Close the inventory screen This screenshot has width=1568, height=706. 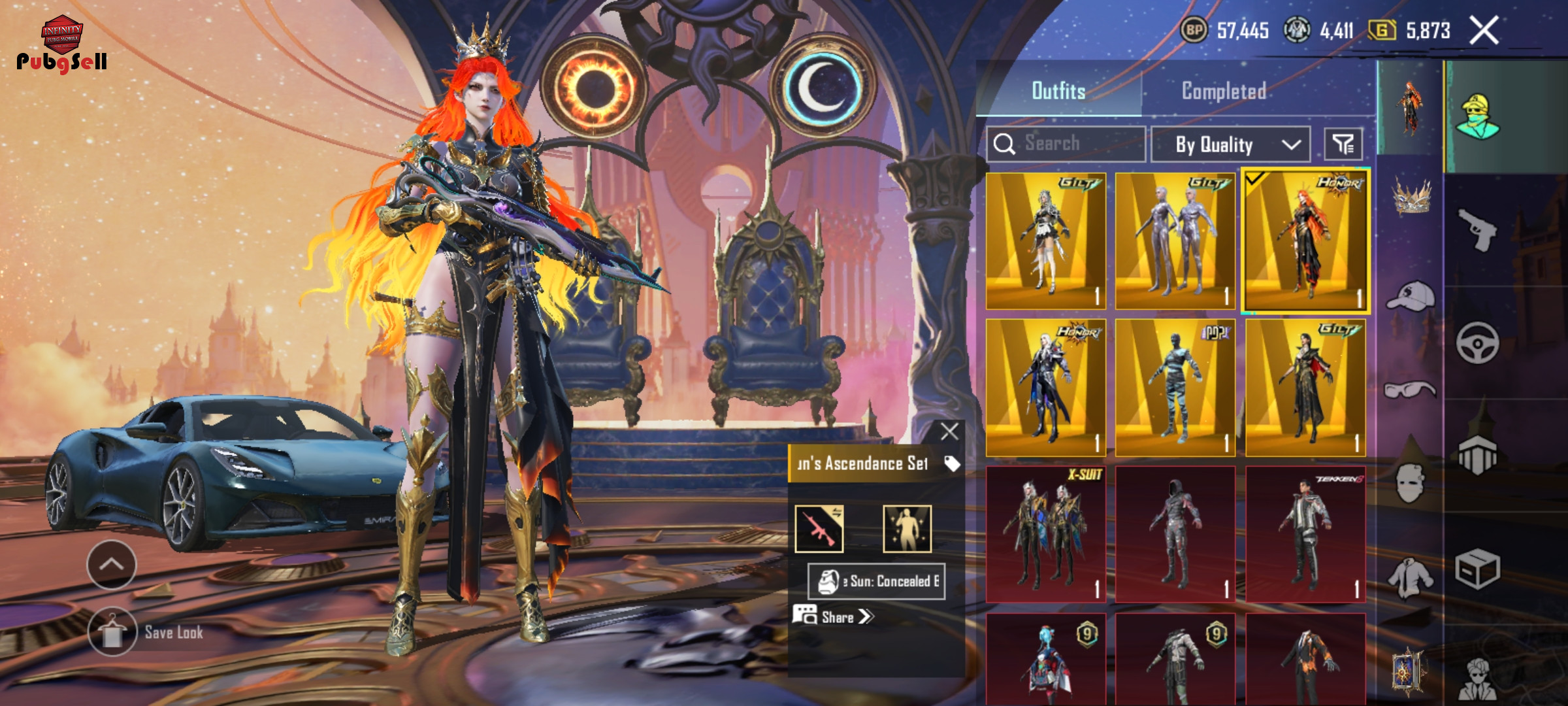1484,30
